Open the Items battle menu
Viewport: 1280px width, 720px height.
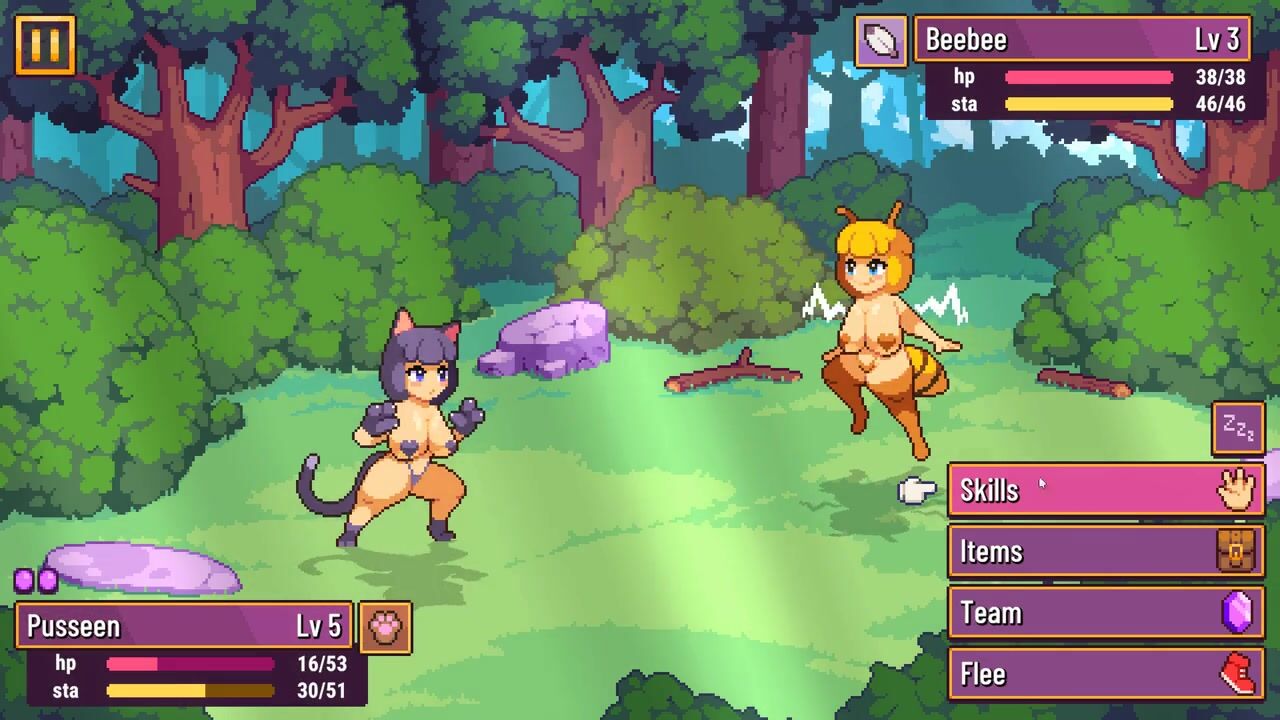coord(1105,552)
